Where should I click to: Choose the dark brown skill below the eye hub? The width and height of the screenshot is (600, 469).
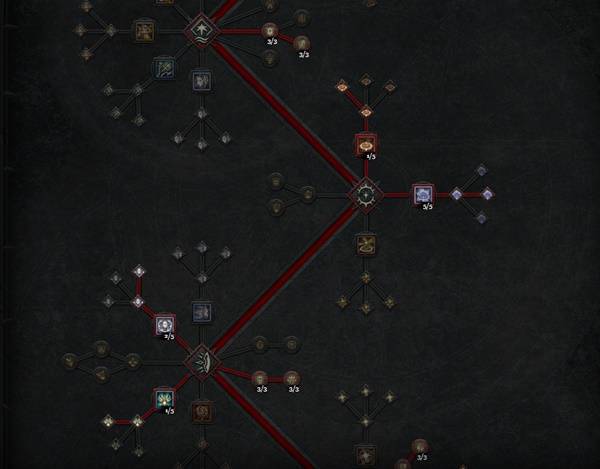201,411
